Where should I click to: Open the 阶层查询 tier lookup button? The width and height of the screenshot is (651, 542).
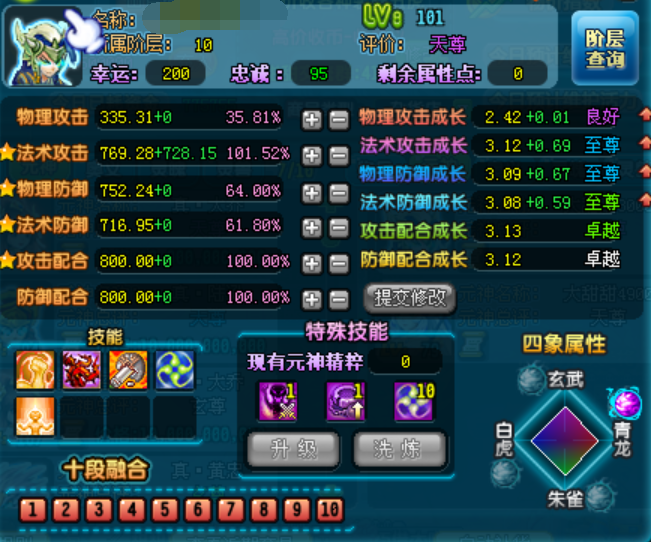pos(604,47)
